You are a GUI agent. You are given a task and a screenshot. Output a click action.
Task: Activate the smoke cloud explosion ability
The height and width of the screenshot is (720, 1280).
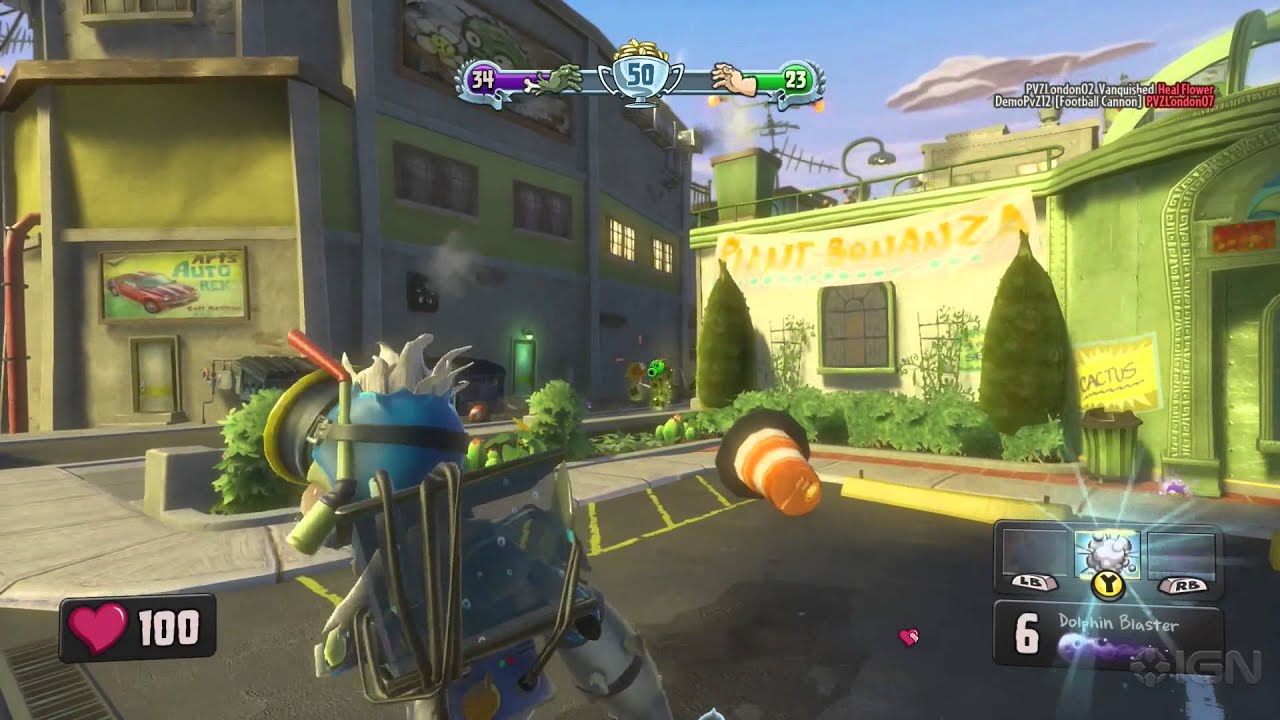(1106, 553)
